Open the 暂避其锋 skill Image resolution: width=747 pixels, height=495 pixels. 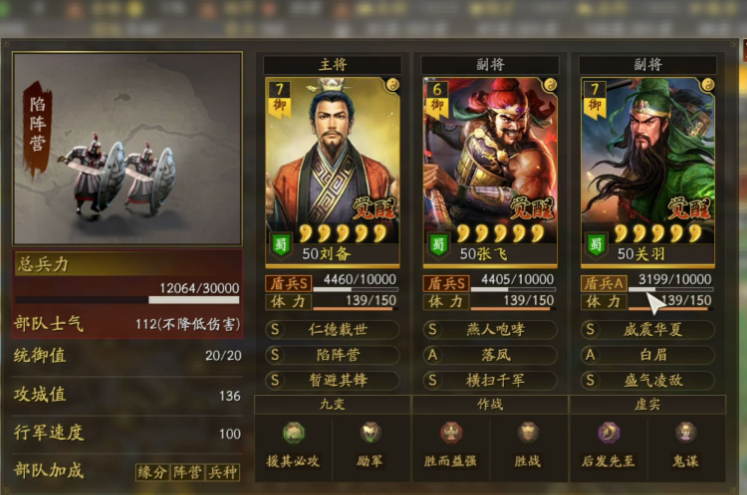[x=332, y=380]
